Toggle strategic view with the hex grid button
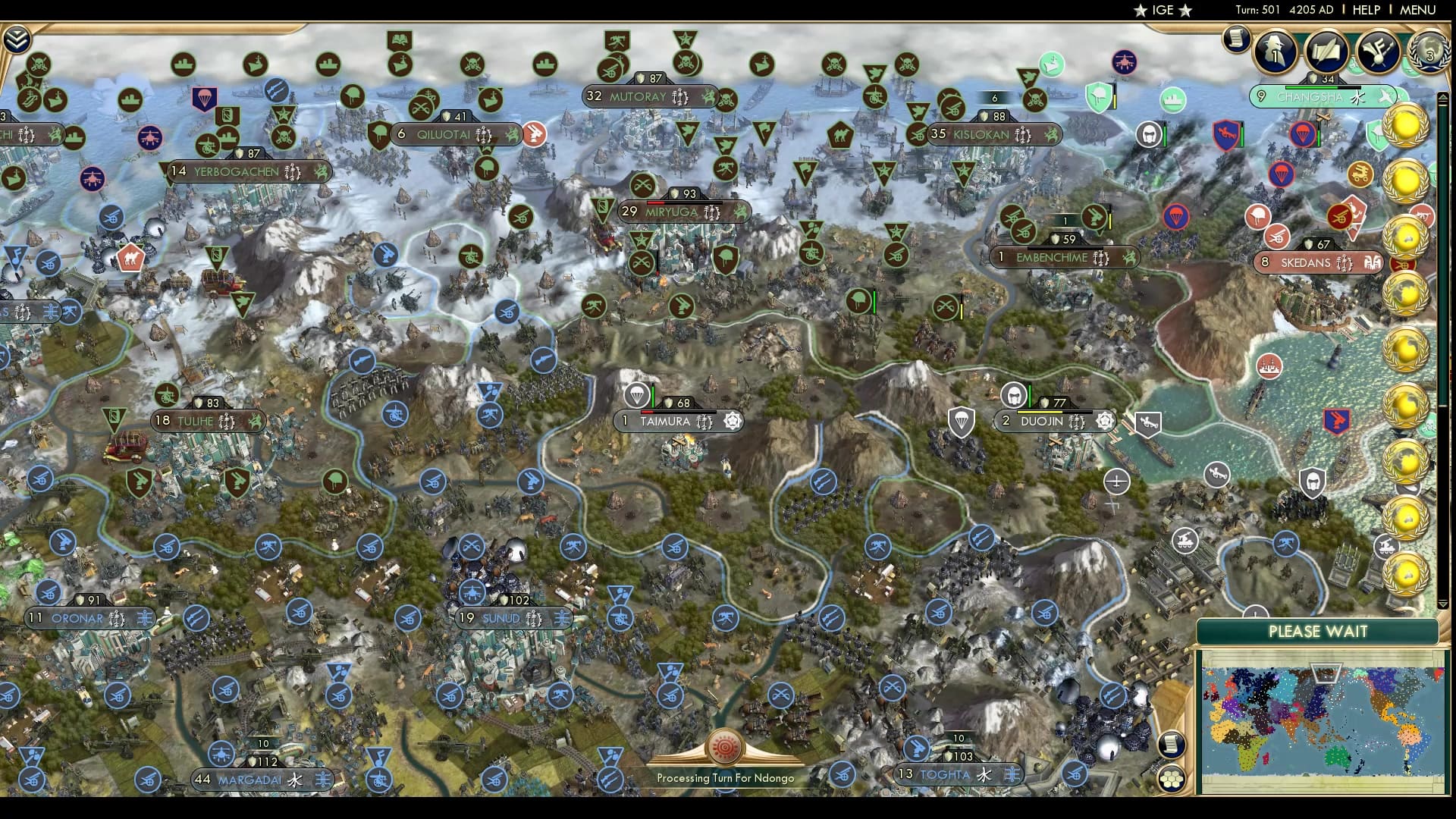This screenshot has height=819, width=1456. [1170, 779]
